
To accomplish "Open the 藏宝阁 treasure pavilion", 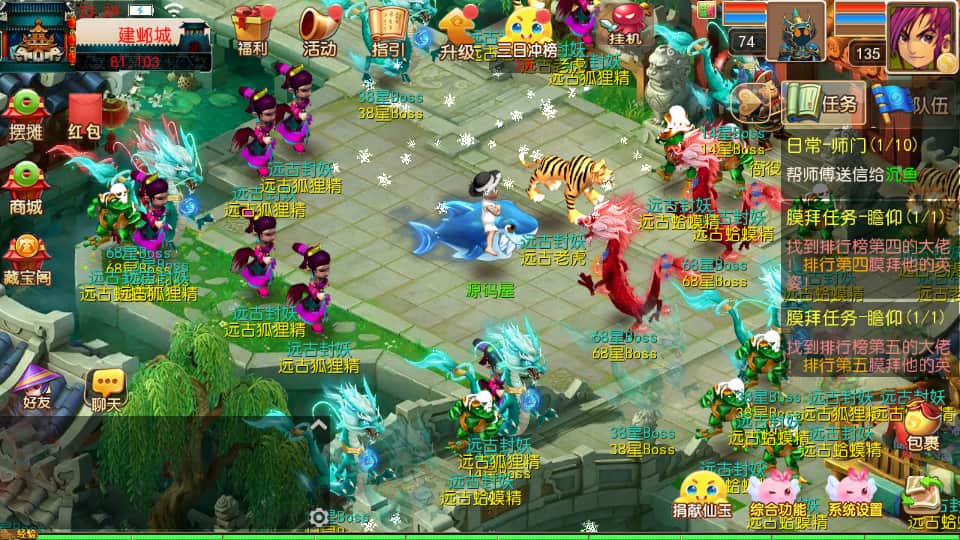I will pos(28,261).
